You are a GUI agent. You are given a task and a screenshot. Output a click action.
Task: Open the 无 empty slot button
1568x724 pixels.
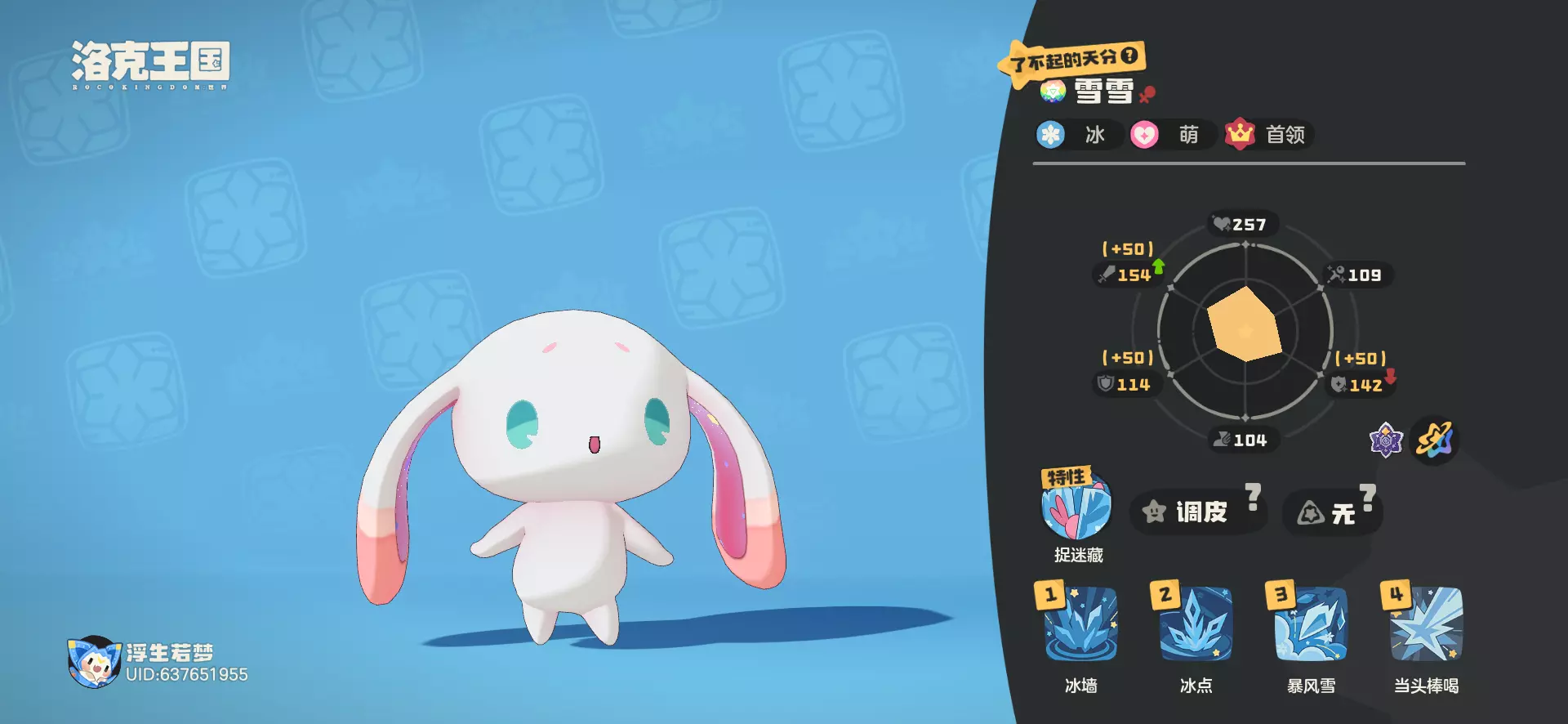[x=1331, y=512]
